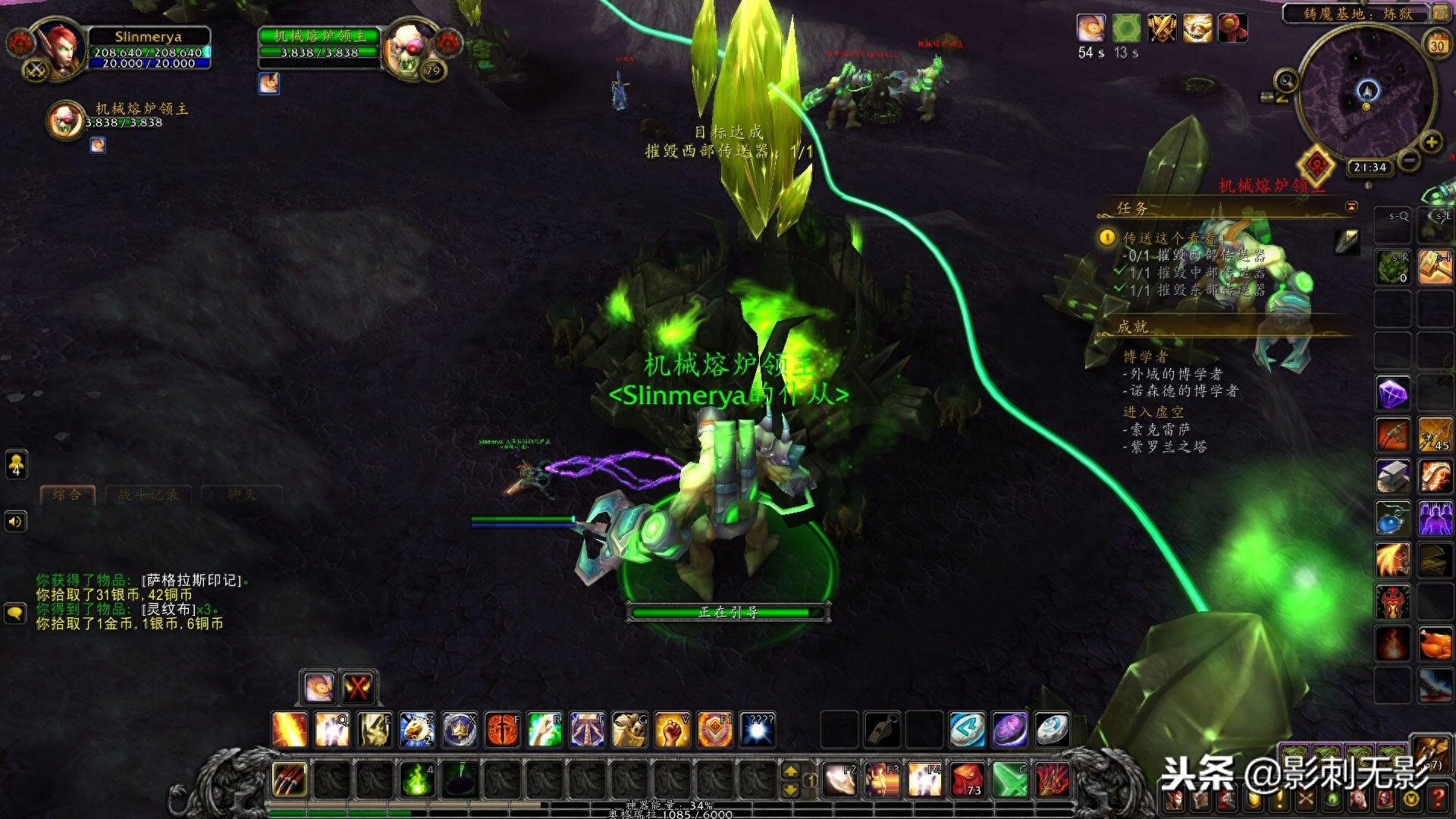This screenshot has height=819, width=1456.
Task: Use the green flame pet ability
Action: point(416,779)
